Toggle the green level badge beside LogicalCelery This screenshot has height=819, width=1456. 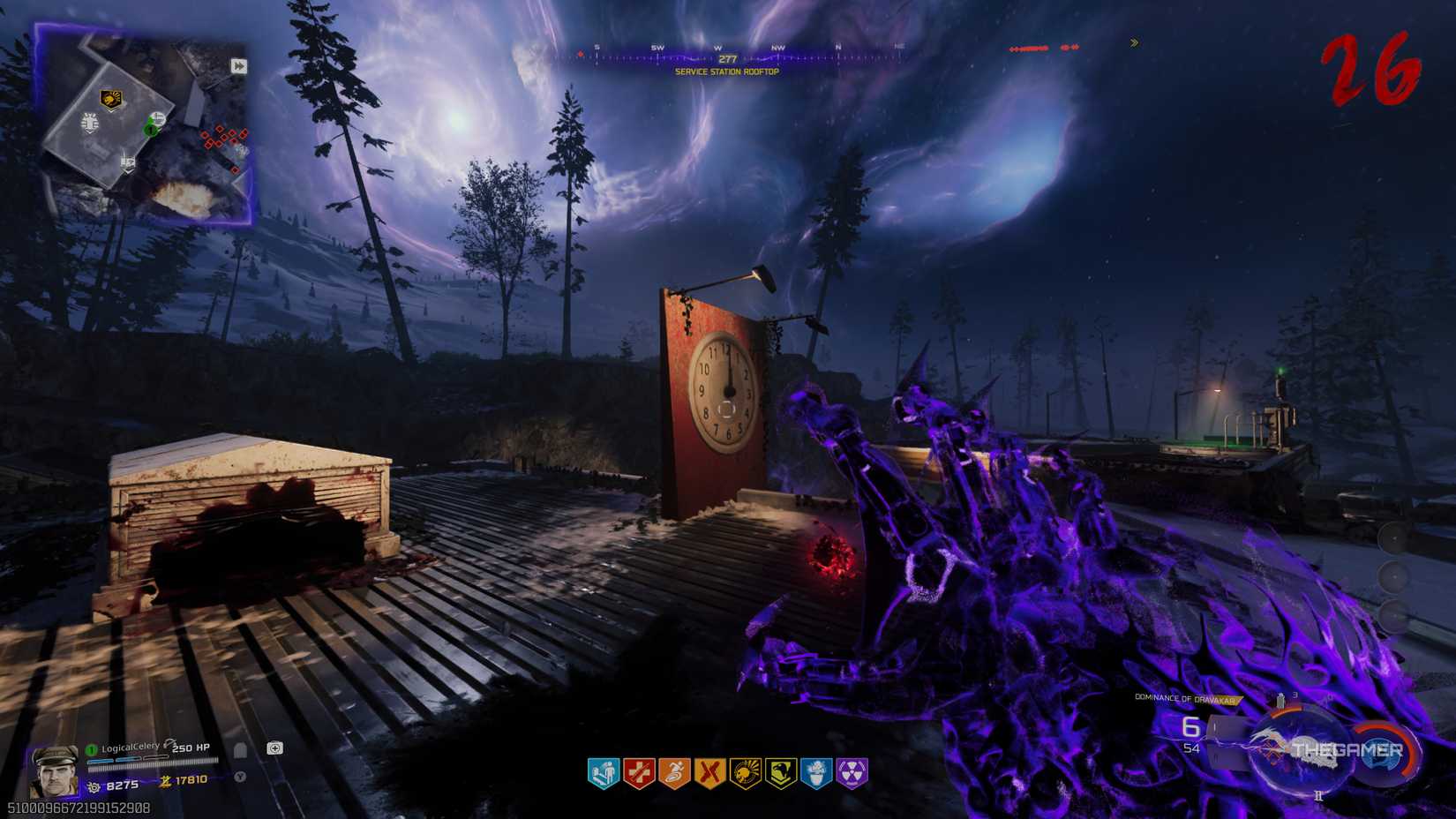pos(90,748)
